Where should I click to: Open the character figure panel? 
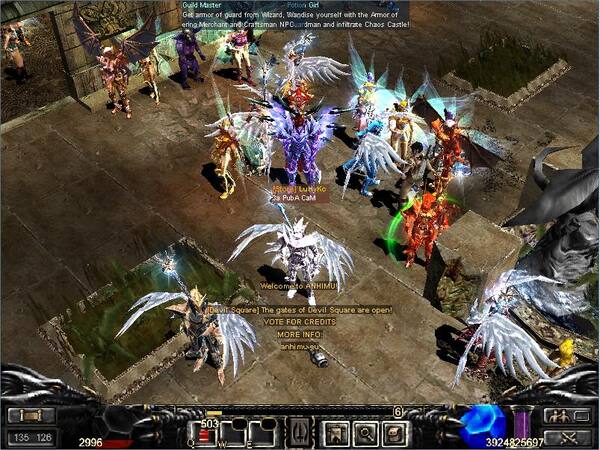pyautogui.click(x=335, y=432)
